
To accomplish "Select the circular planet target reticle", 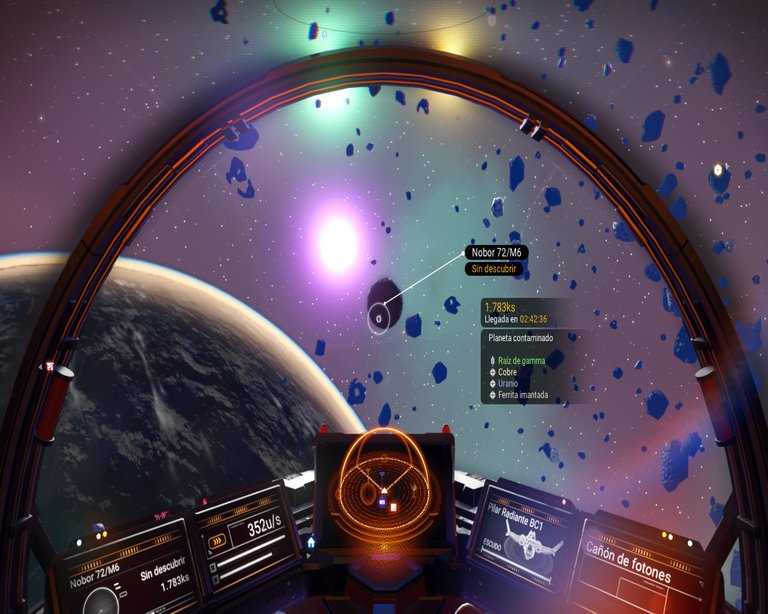I will tap(379, 320).
